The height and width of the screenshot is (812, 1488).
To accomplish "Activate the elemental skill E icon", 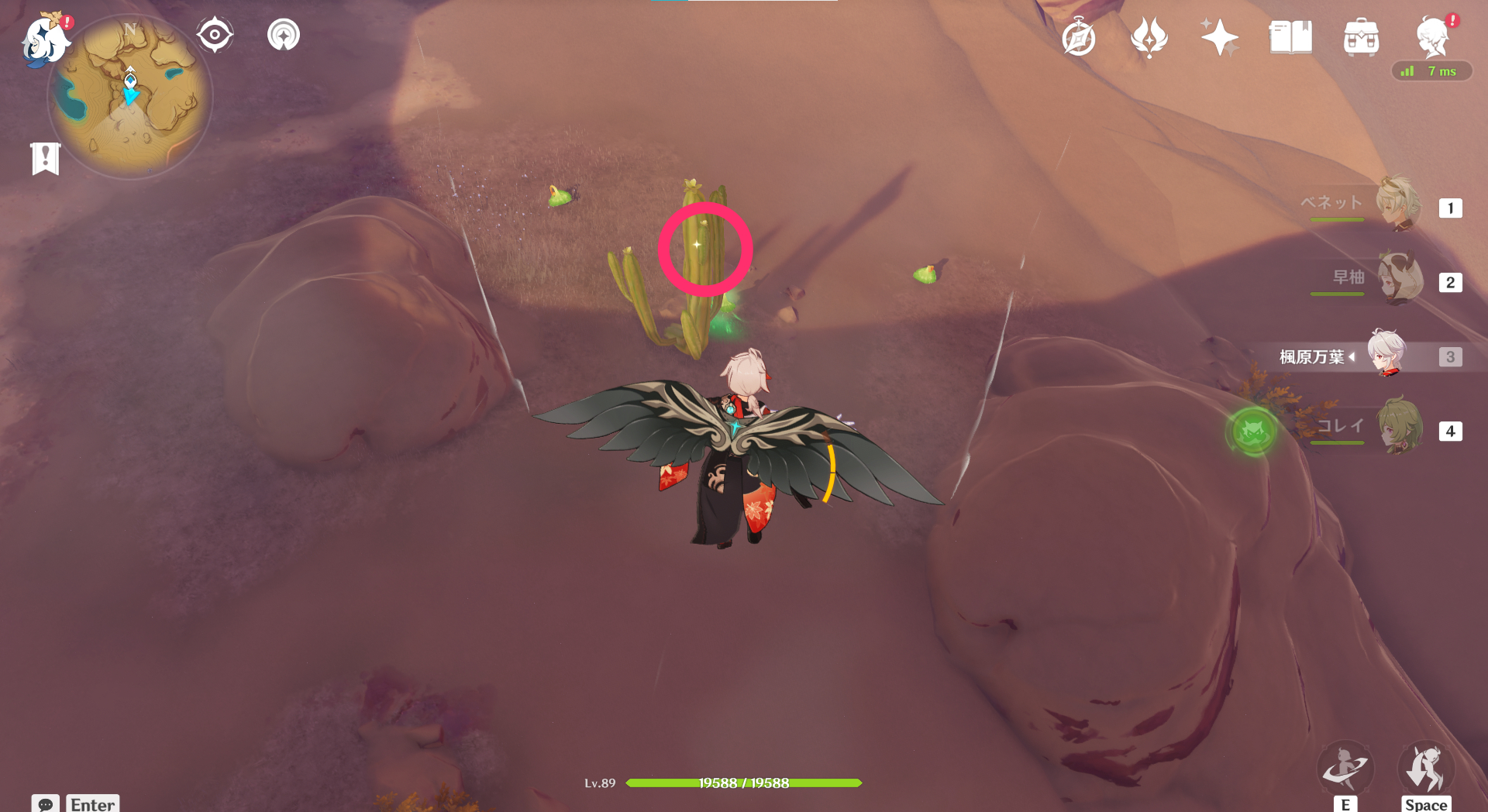I will (1346, 768).
